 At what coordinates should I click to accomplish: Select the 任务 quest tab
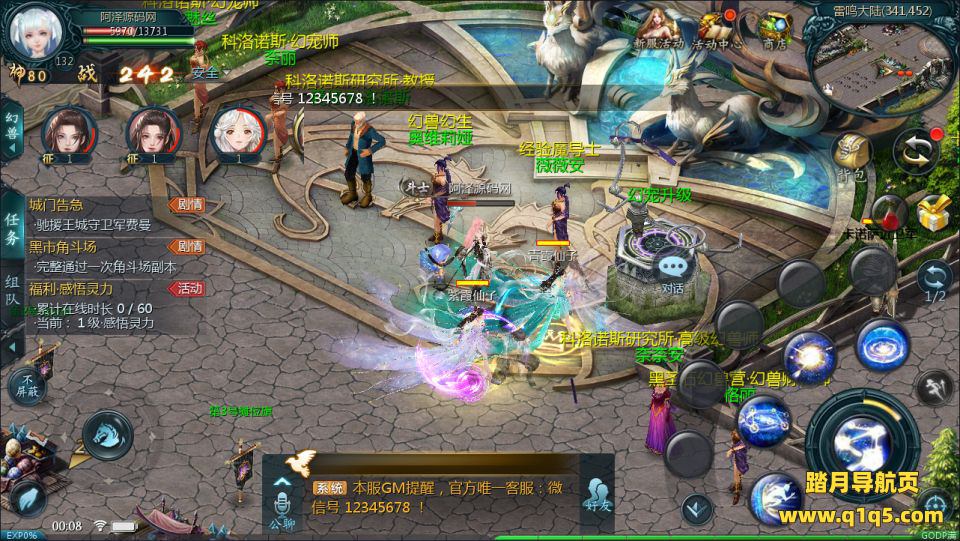click(x=12, y=229)
